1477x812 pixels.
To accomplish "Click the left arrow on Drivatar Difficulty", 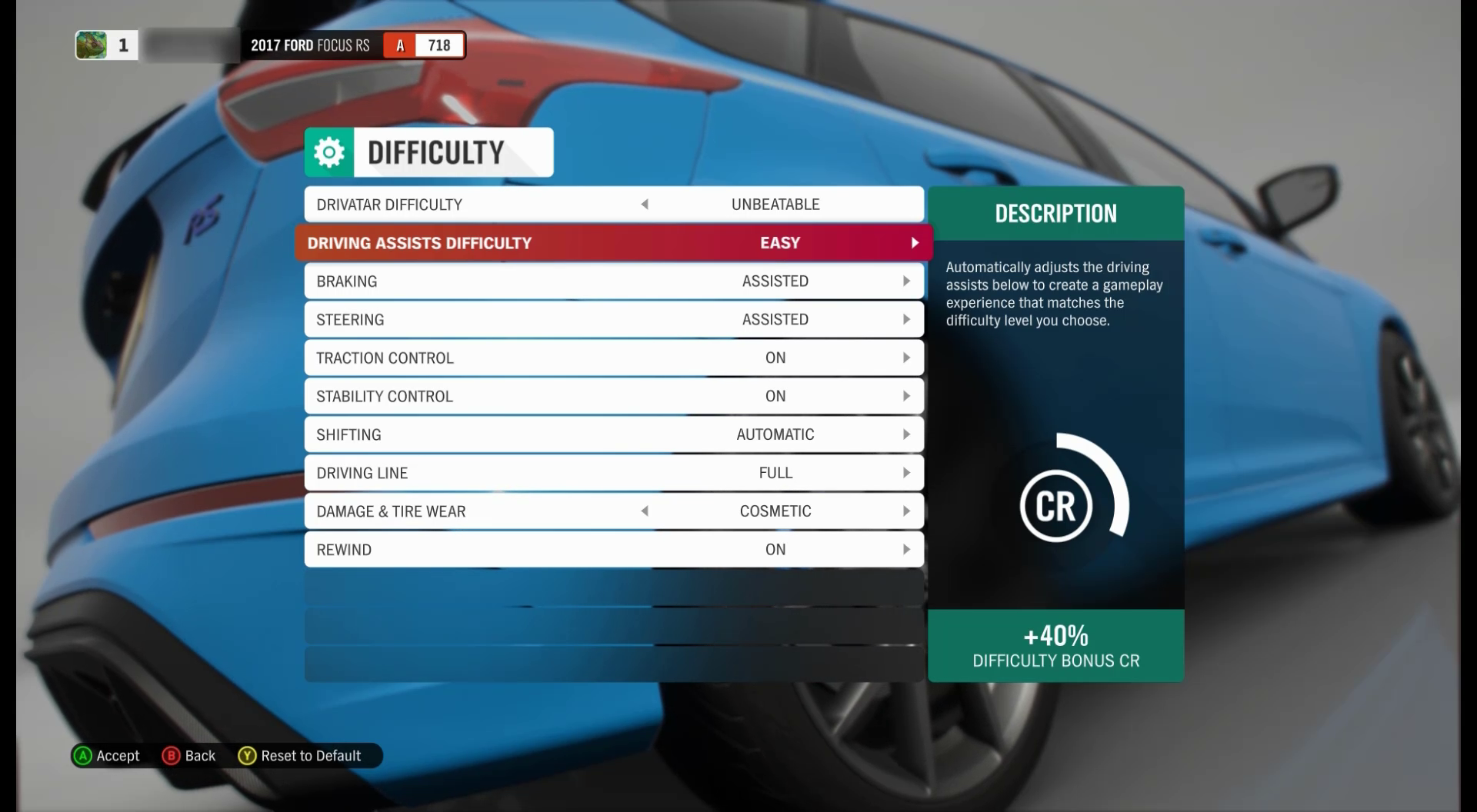I will [x=645, y=204].
